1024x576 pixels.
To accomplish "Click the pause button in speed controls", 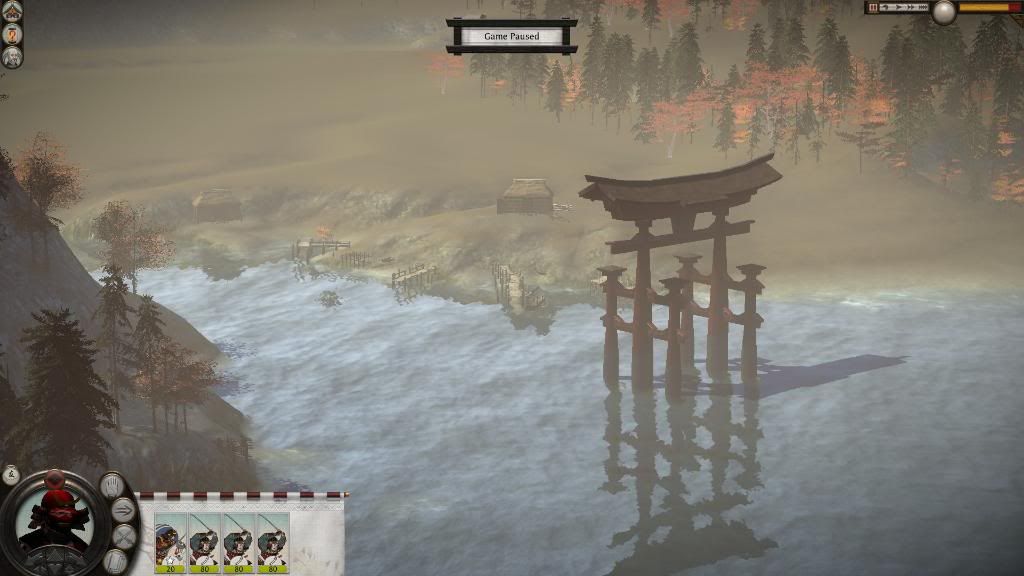I will point(873,7).
